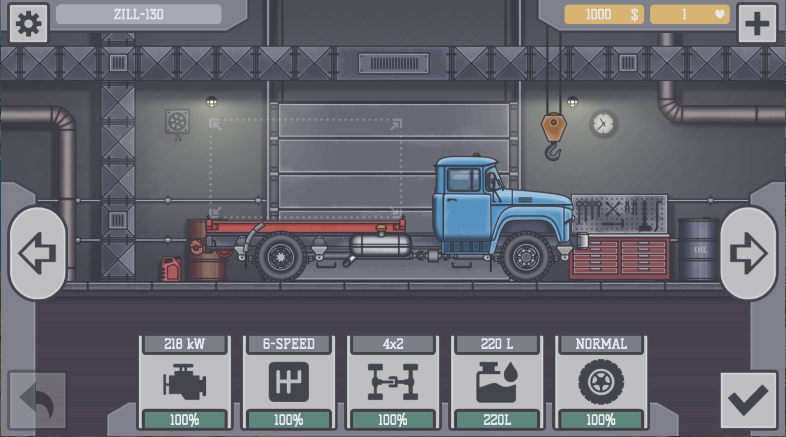The height and width of the screenshot is (437, 786).
Task: Select the 218 kW engine upgrade card
Action: point(184,382)
